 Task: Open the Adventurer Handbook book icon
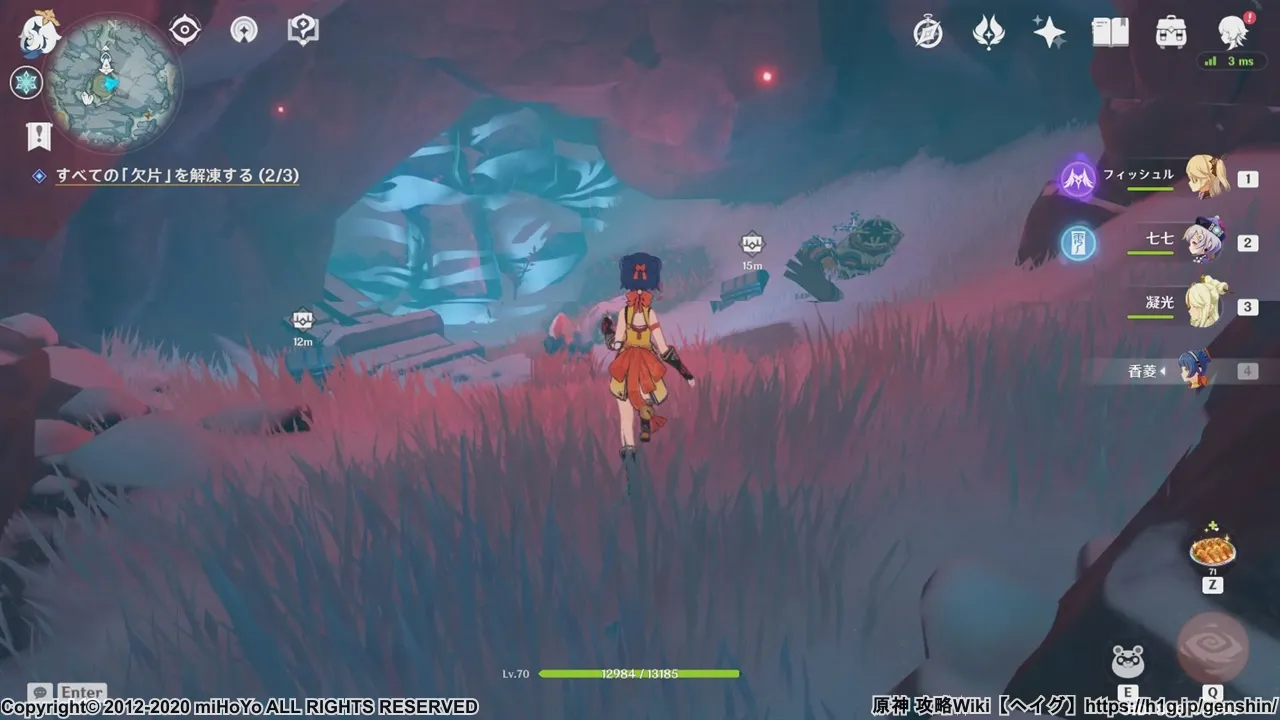(x=1110, y=32)
